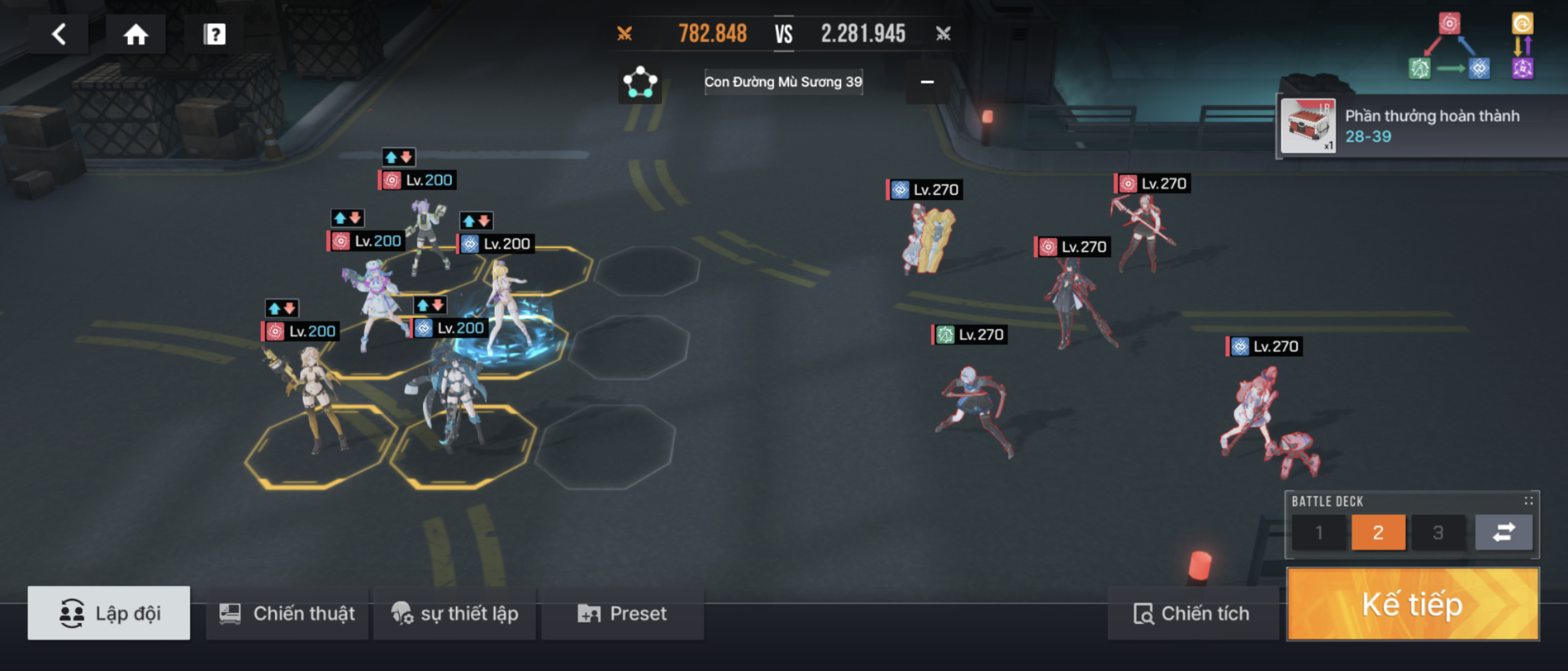Open Chiến tích battle records

coord(1192,613)
